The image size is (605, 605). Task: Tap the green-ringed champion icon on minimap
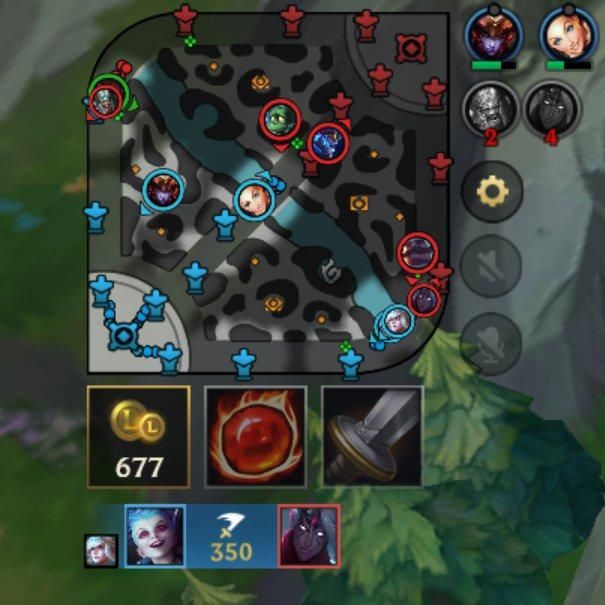pyautogui.click(x=107, y=98)
